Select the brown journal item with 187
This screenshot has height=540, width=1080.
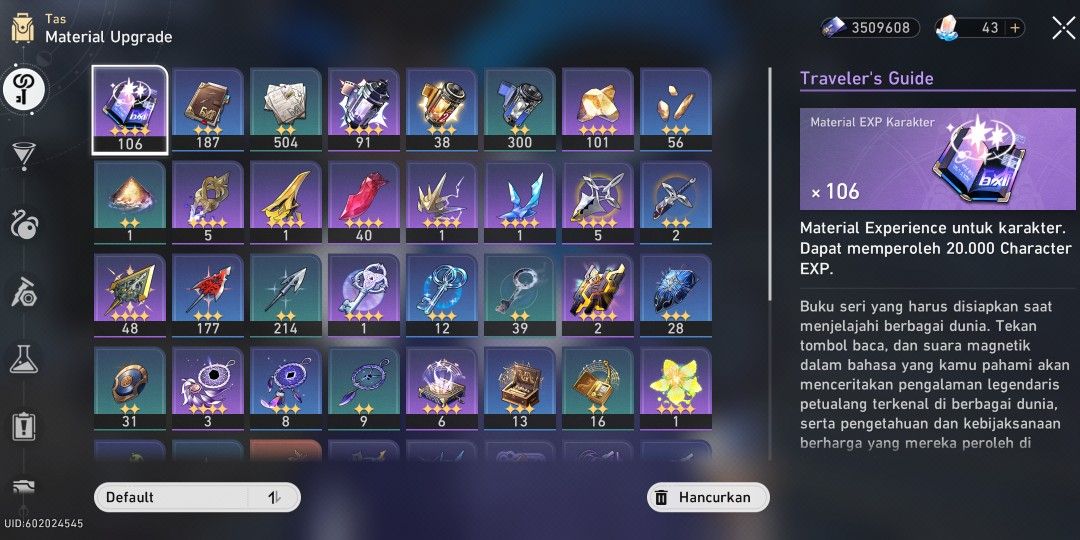click(208, 109)
